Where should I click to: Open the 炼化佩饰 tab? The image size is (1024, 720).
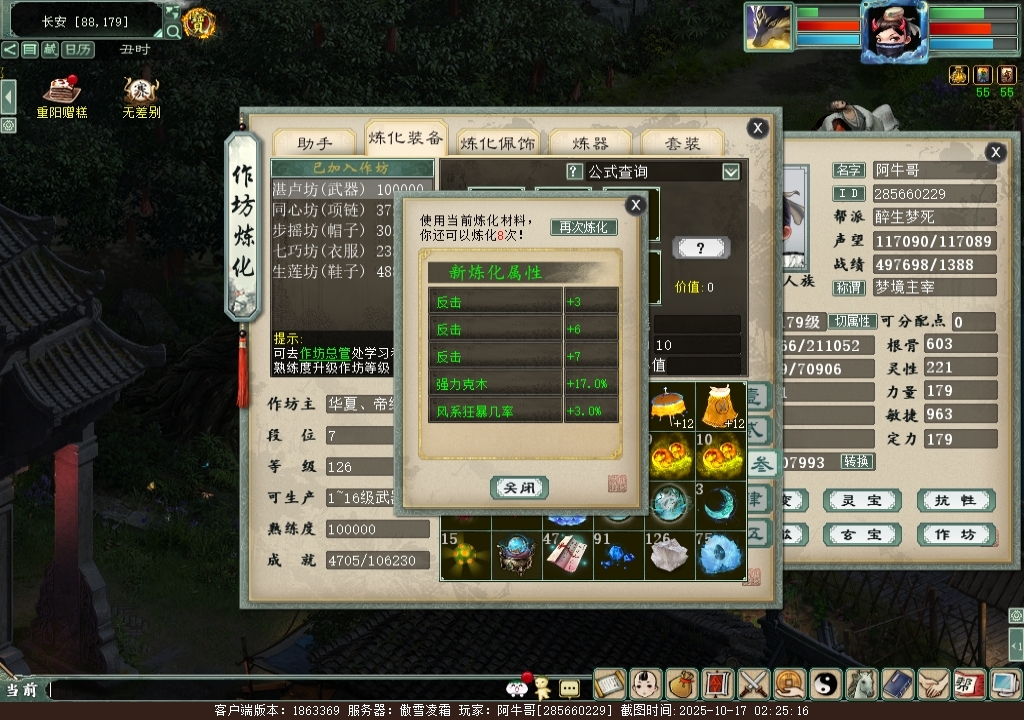[499, 143]
